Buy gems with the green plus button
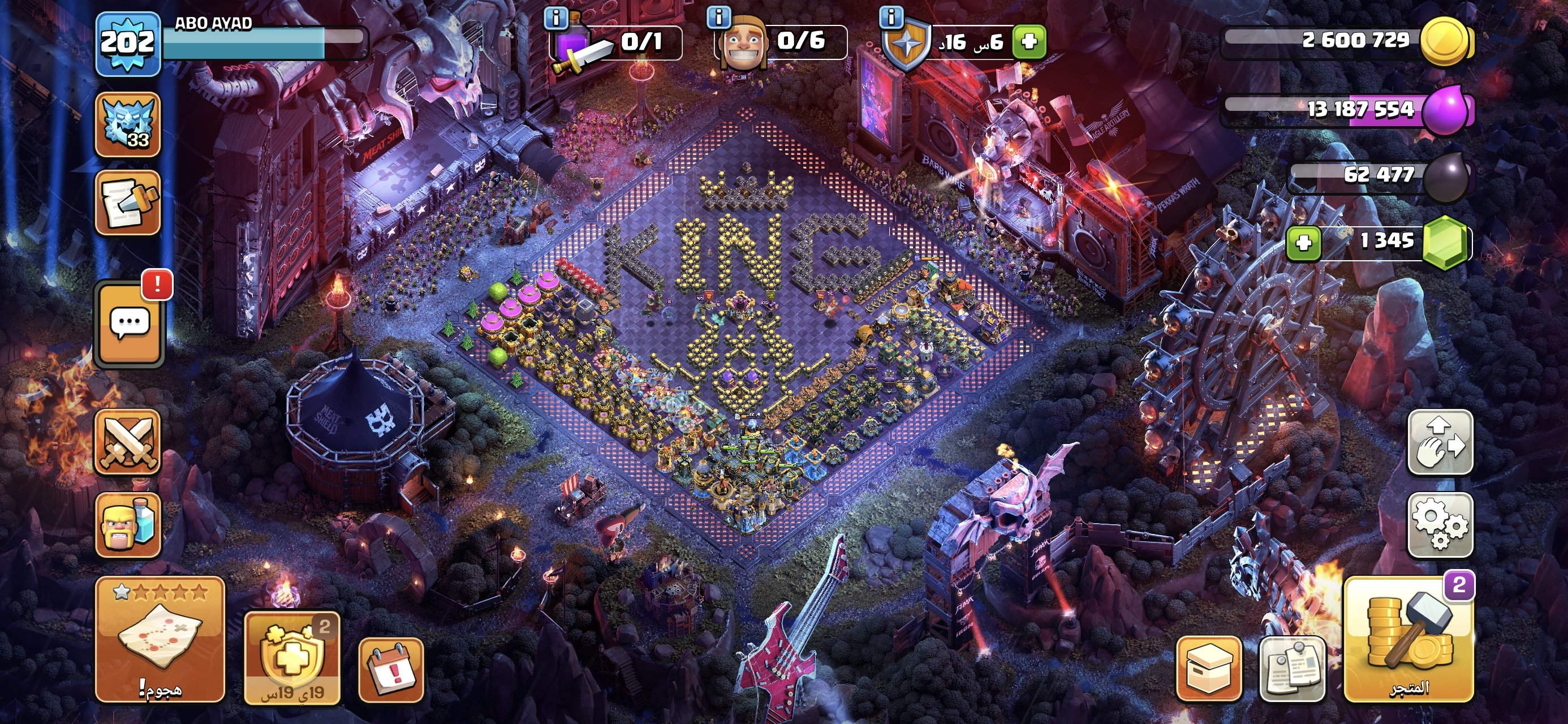 point(1303,244)
